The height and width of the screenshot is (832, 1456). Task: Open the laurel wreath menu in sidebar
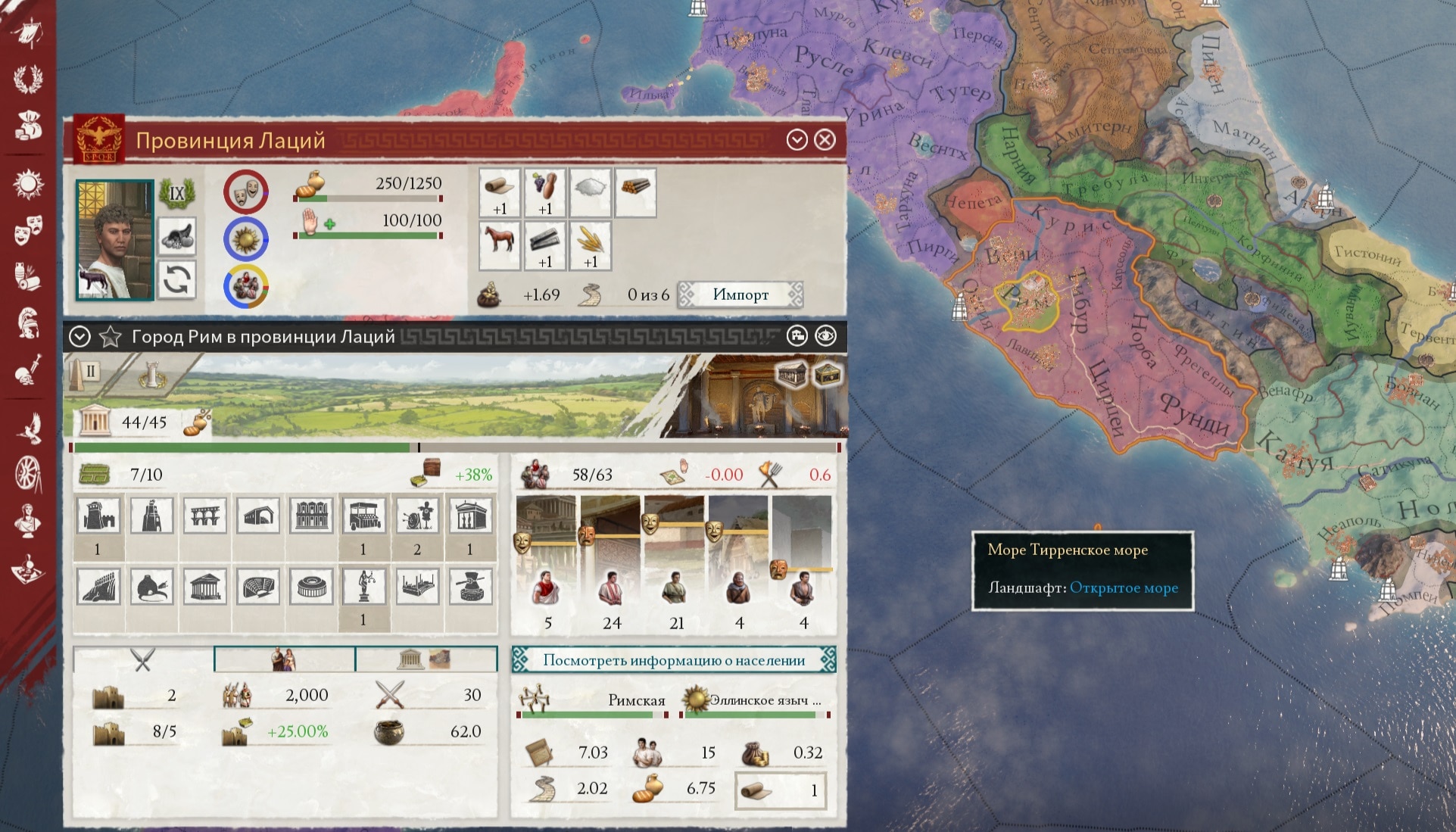28,79
